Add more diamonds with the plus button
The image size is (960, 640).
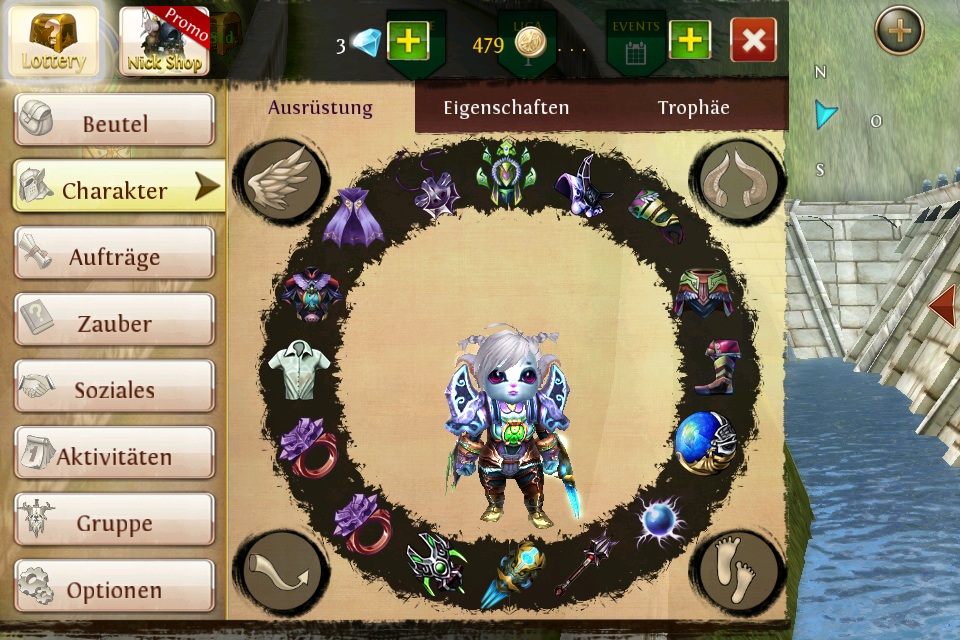coord(407,41)
